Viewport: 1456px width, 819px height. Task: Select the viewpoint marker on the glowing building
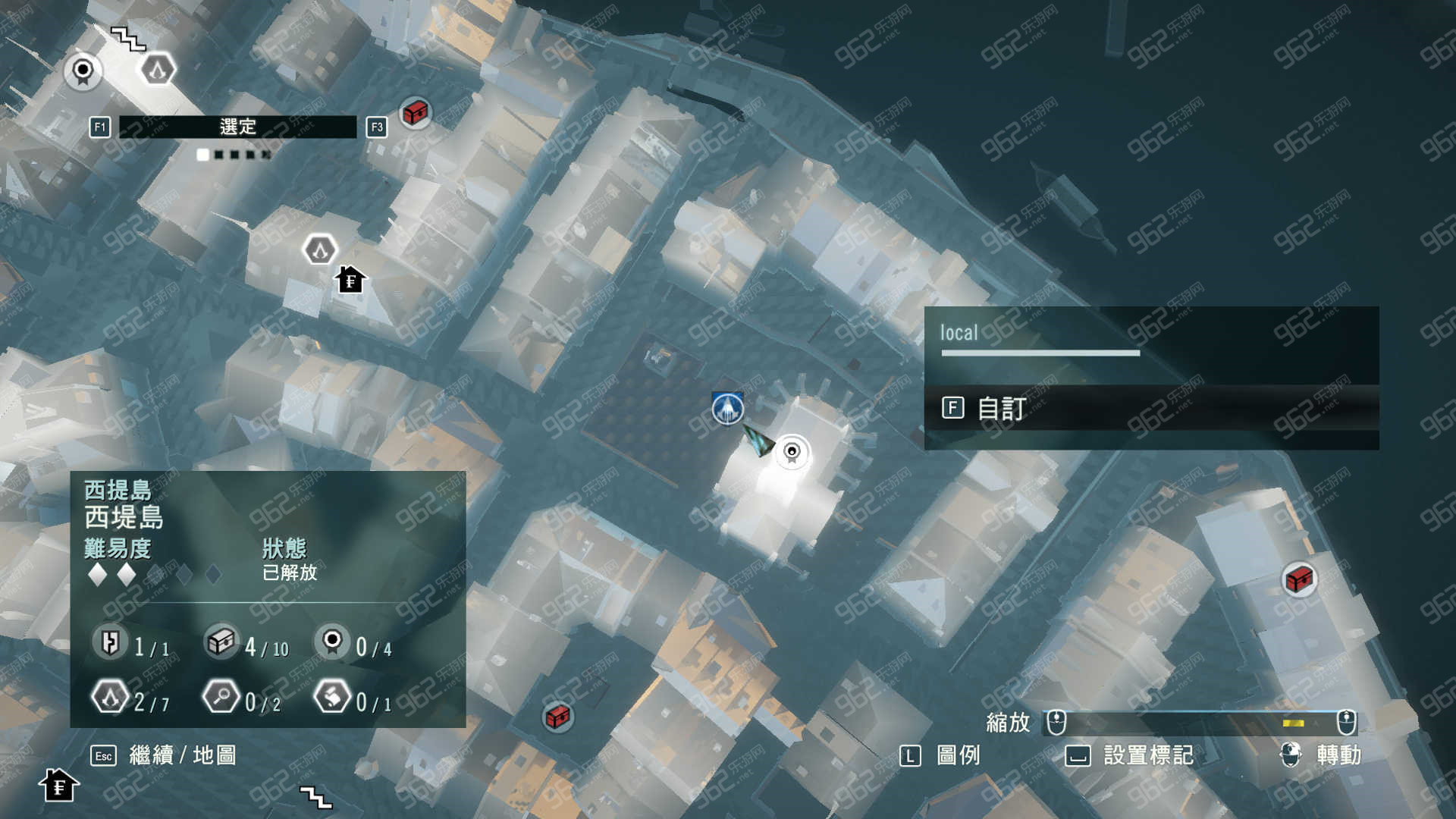pyautogui.click(x=792, y=453)
